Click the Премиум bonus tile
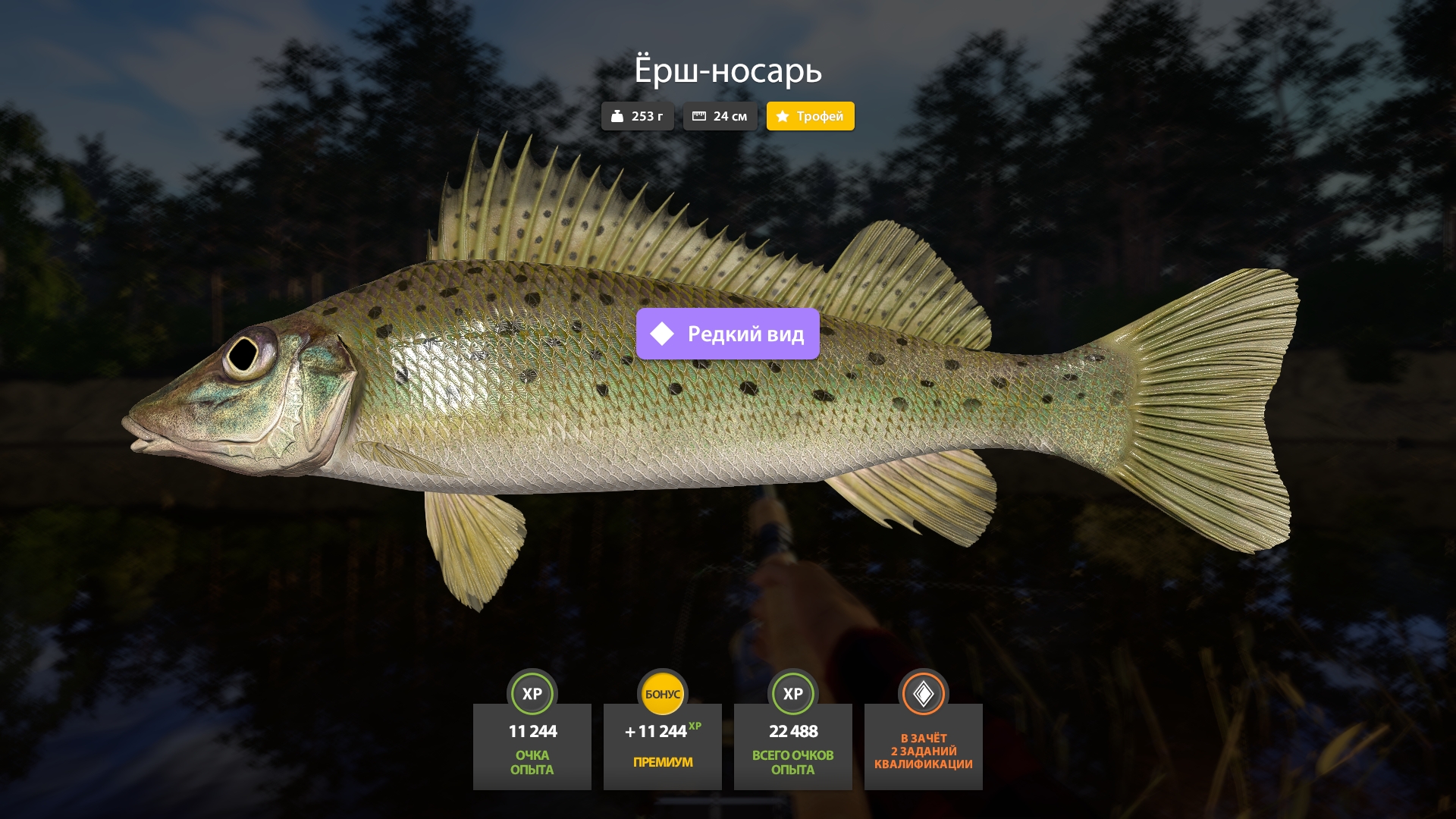 tap(662, 746)
